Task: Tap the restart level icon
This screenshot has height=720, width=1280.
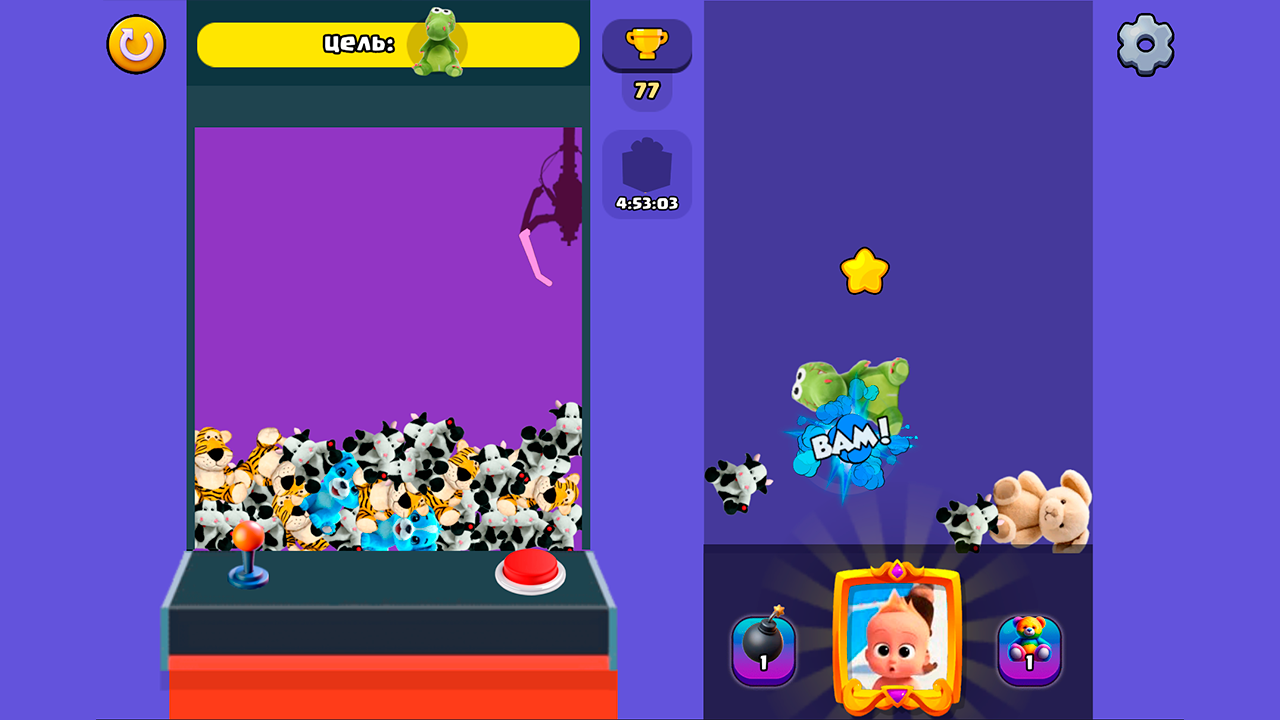Action: [x=135, y=44]
